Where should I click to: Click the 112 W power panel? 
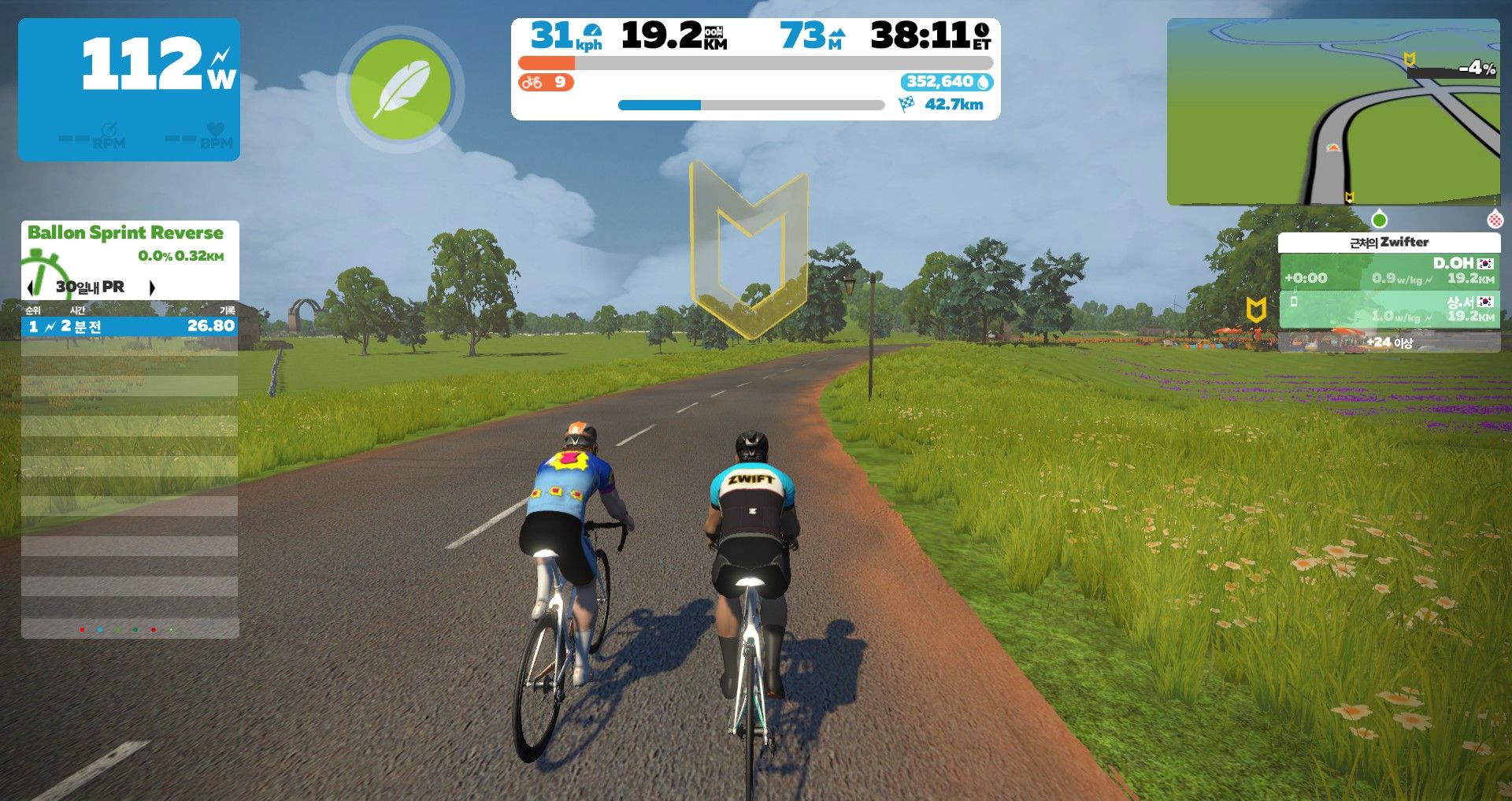[129, 90]
